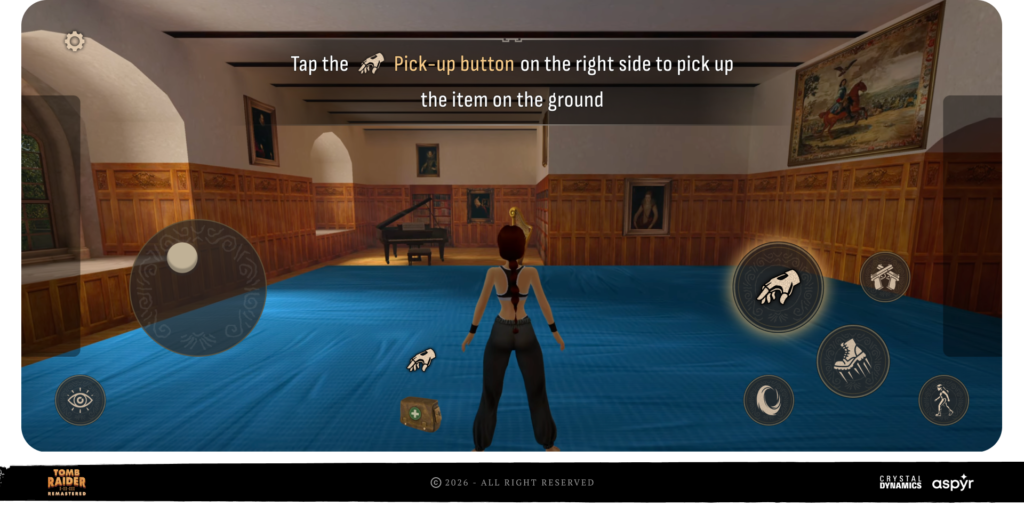Tap the virtual movement joystick
This screenshot has height=506, width=1024.
[197, 287]
